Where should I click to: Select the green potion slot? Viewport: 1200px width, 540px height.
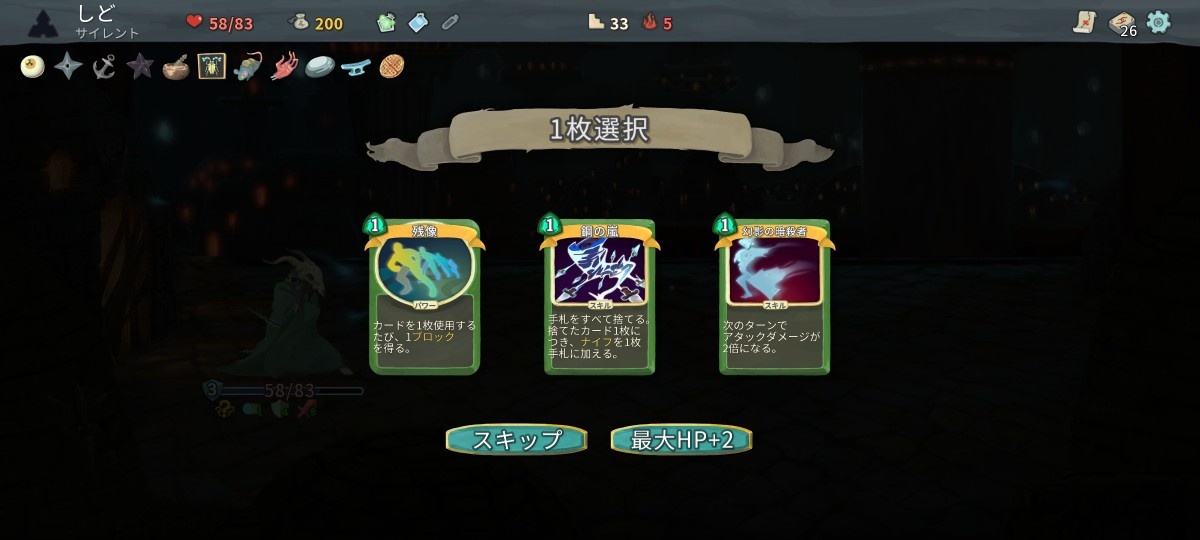pos(387,22)
